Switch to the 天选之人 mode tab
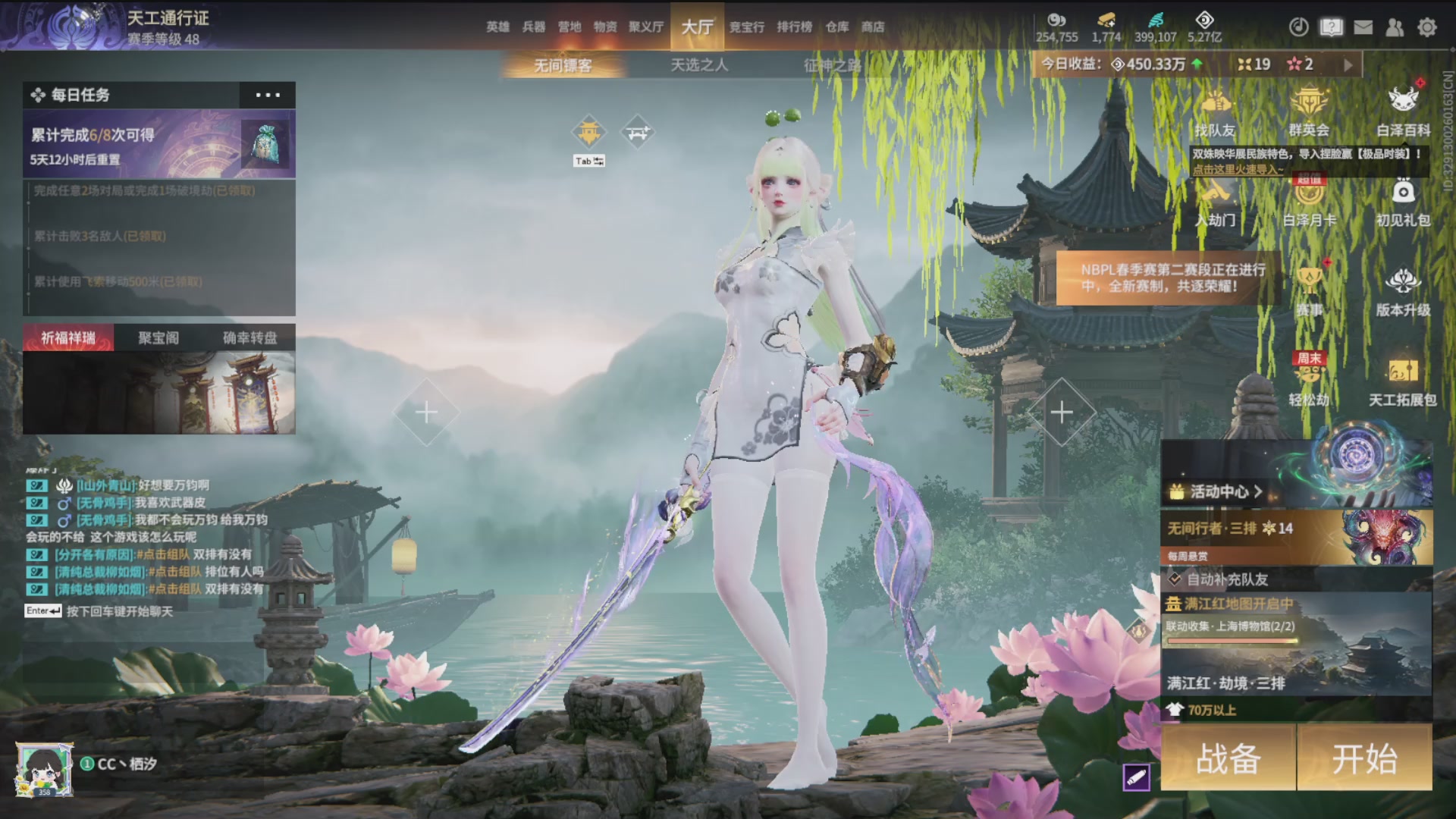 coord(699,65)
